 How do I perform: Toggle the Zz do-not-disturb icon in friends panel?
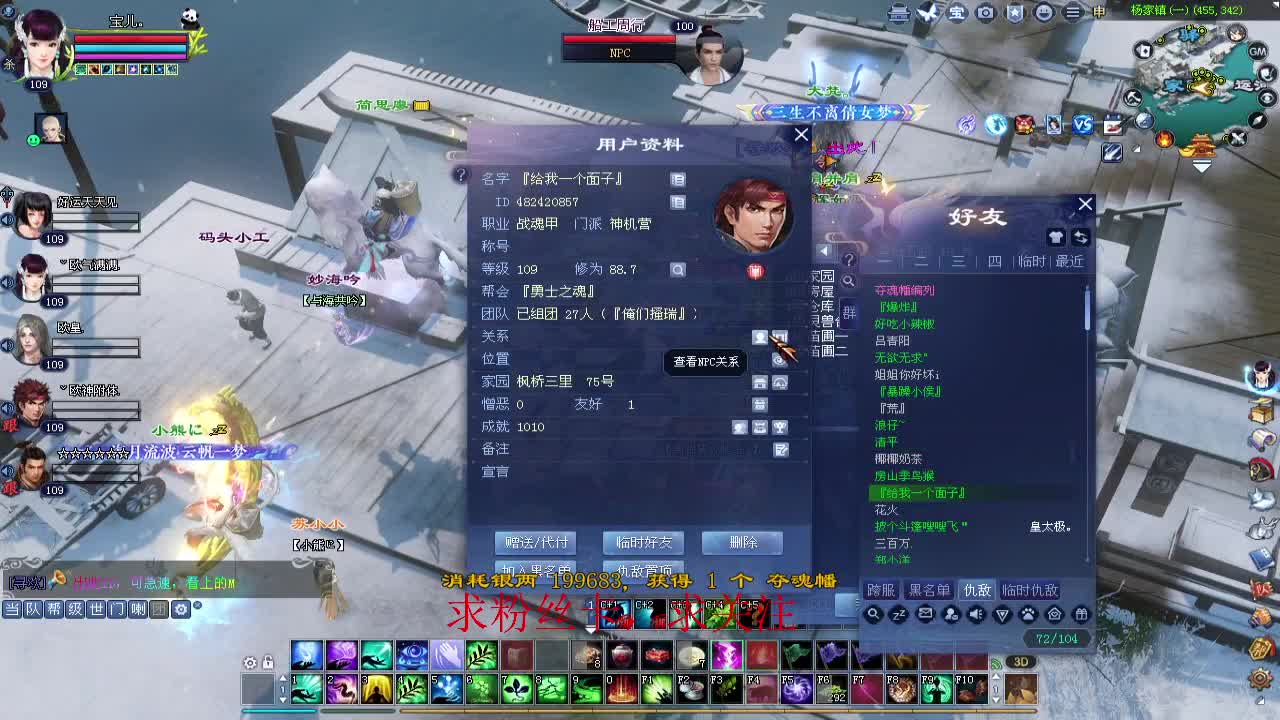(x=900, y=613)
